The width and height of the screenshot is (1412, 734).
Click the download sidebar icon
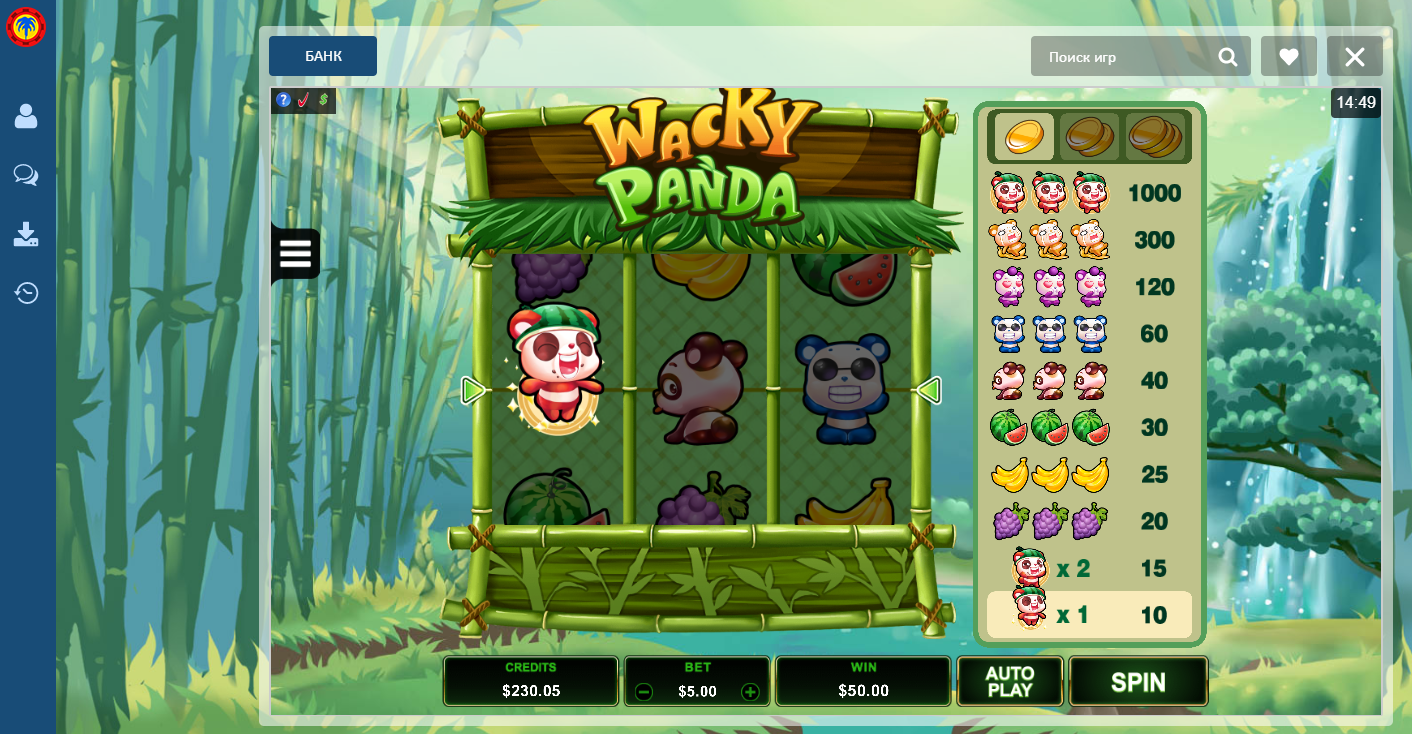pyautogui.click(x=26, y=235)
